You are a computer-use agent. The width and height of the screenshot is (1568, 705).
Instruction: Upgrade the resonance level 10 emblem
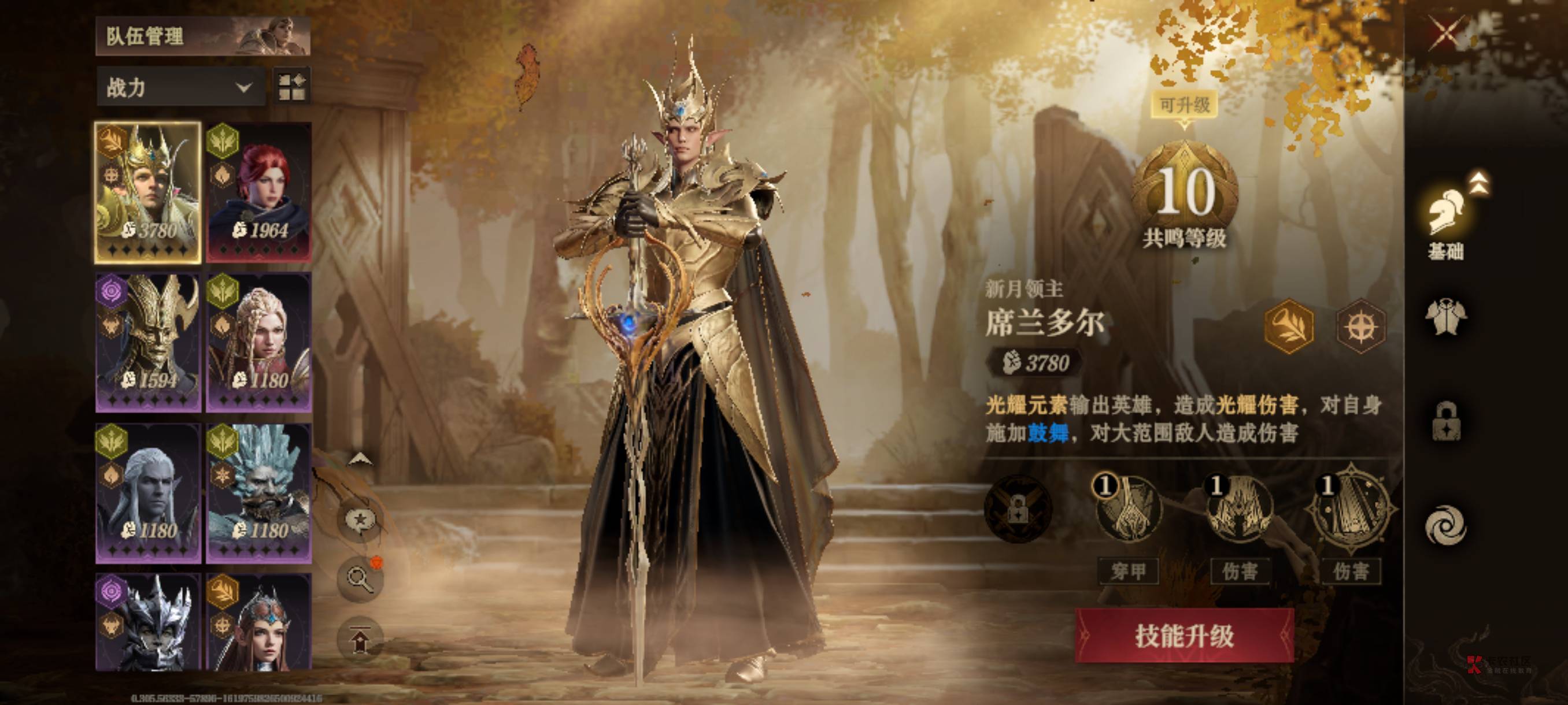point(1185,190)
